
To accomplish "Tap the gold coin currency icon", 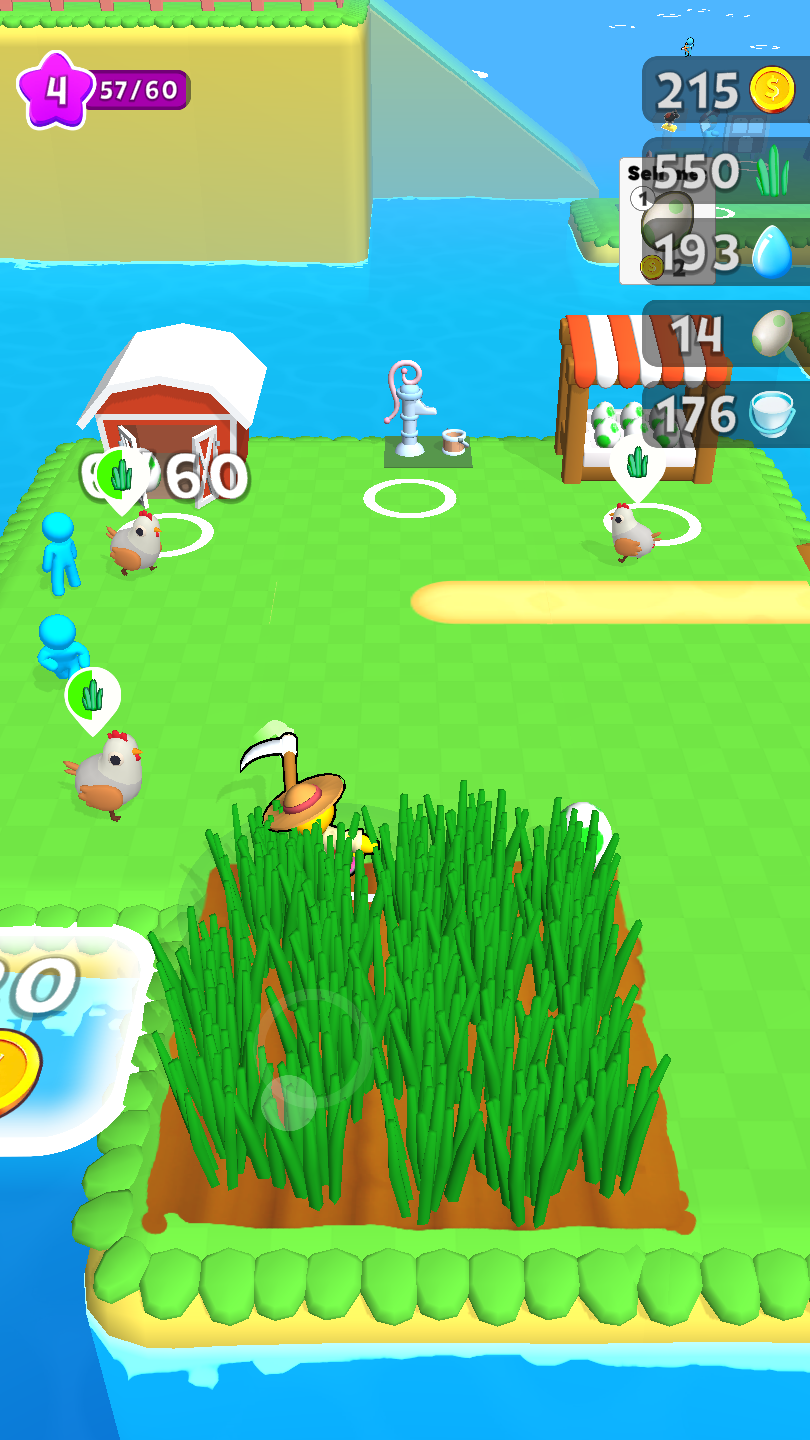I will pyautogui.click(x=773, y=91).
